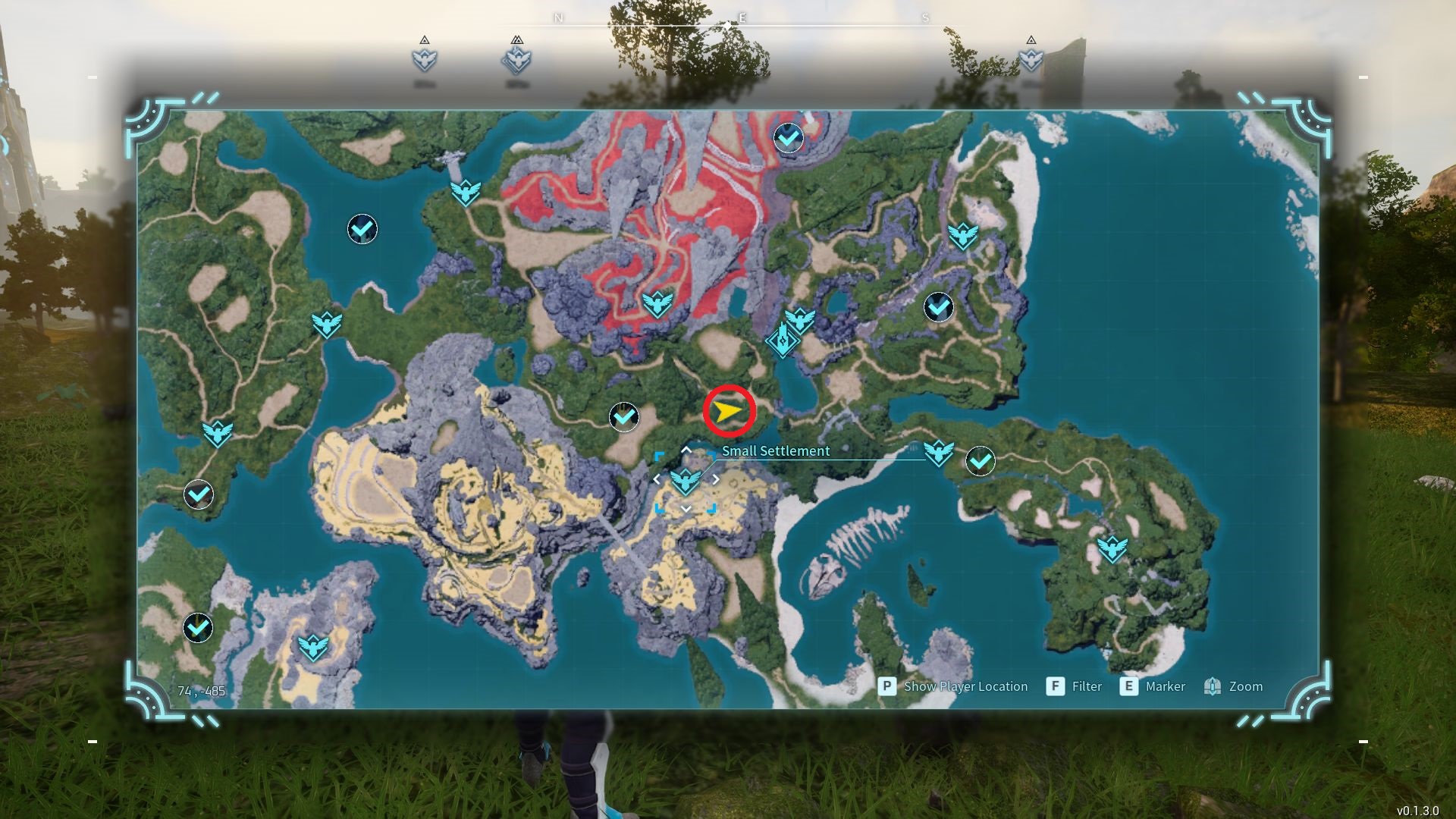
Task: Select the Small Settlement fast travel marker
Action: tap(686, 481)
